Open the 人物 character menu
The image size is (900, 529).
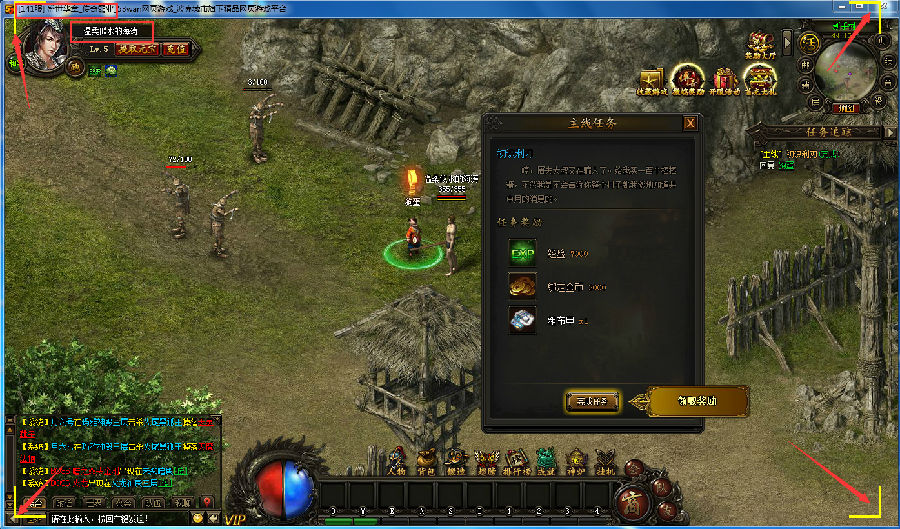396,460
